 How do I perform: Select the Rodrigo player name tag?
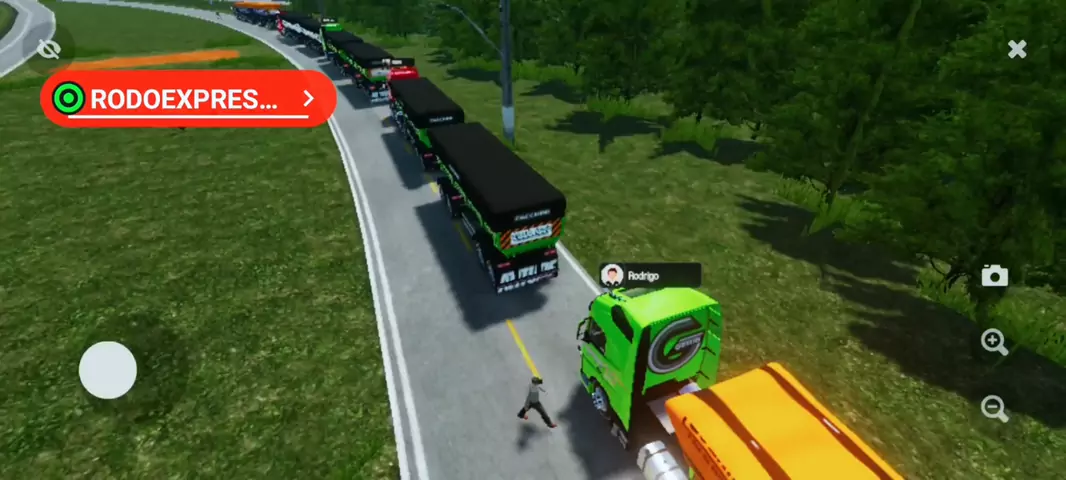(649, 275)
